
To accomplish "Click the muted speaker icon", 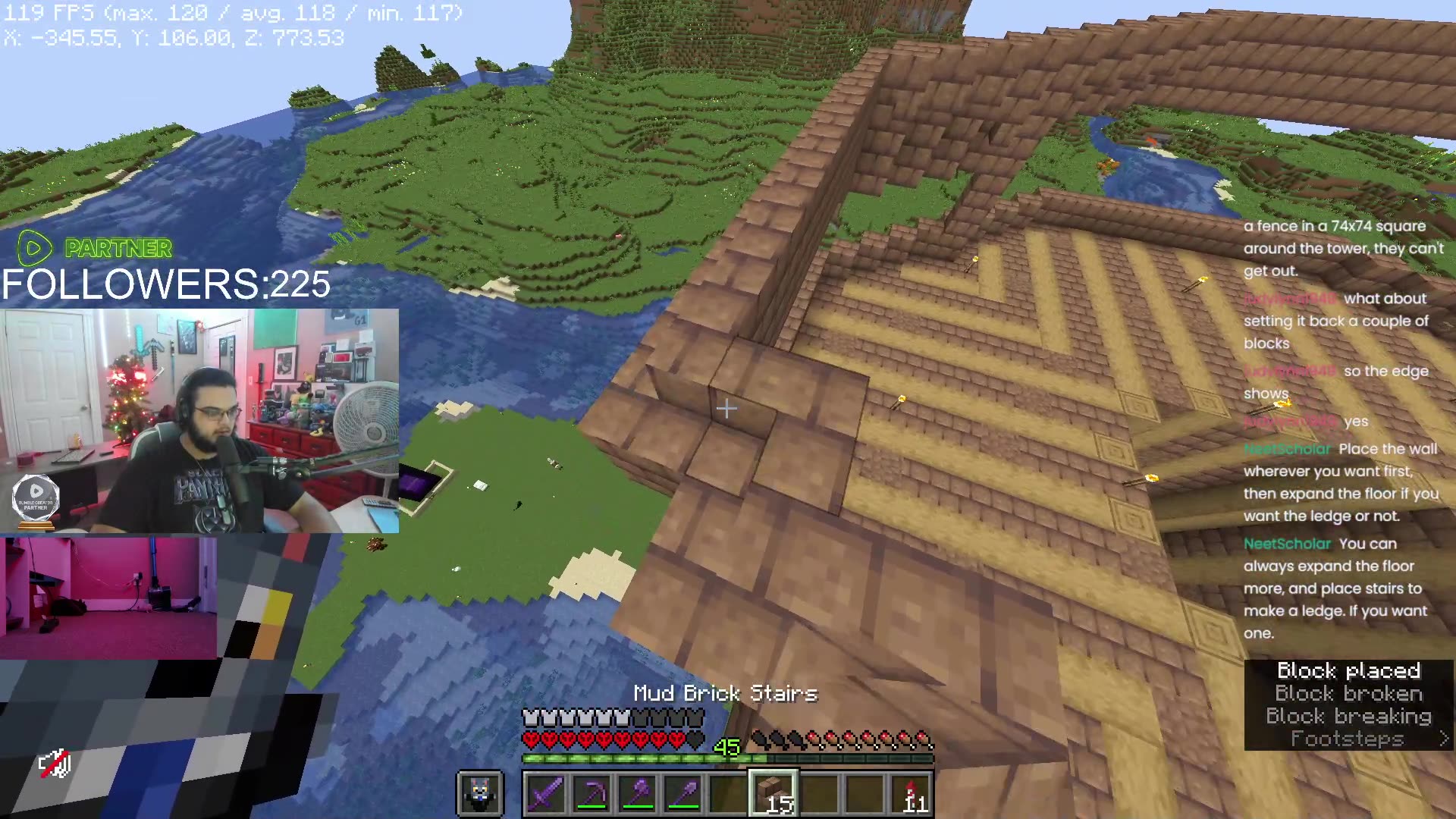I will coord(55,764).
